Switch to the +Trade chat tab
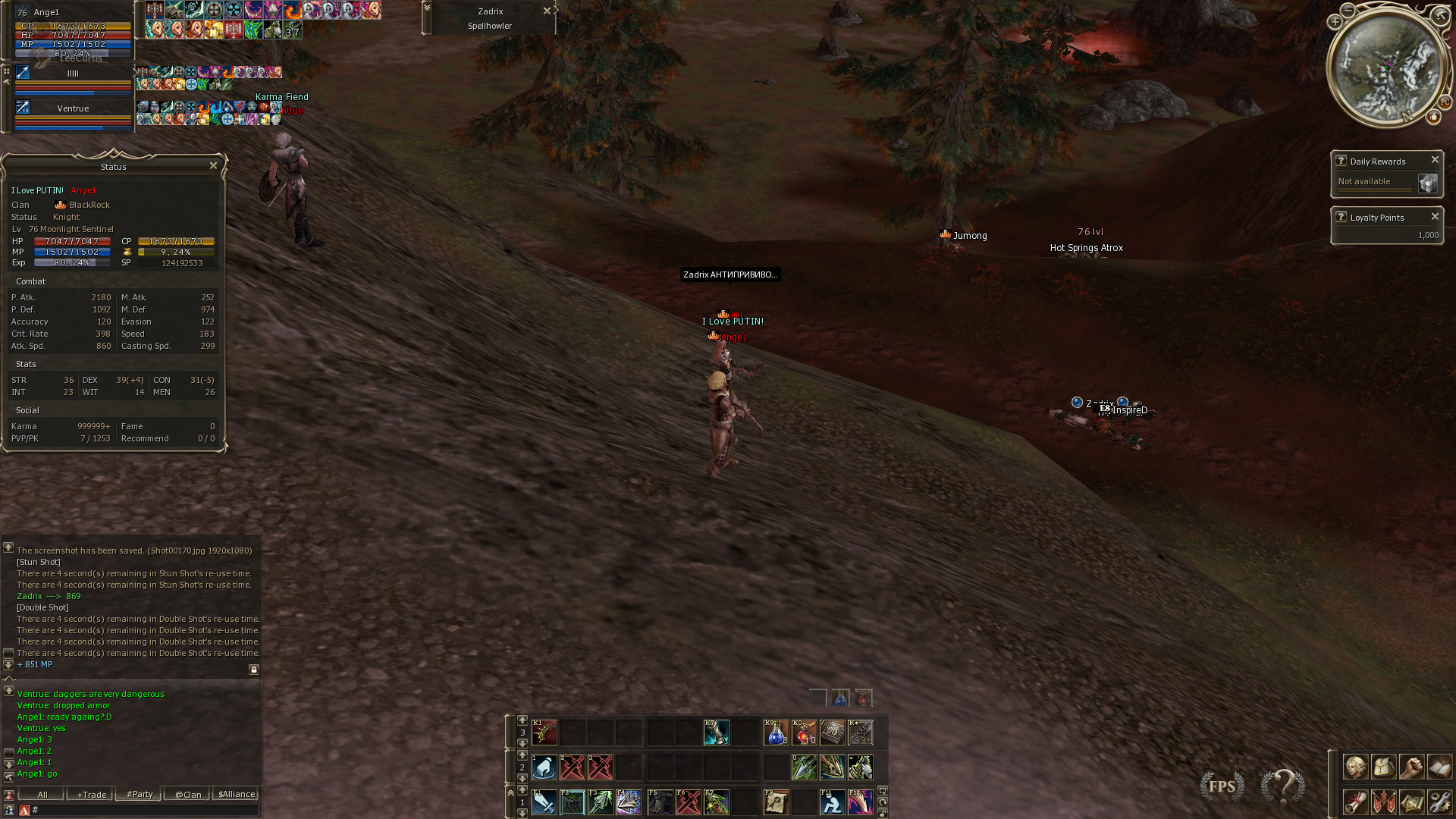 [91, 795]
